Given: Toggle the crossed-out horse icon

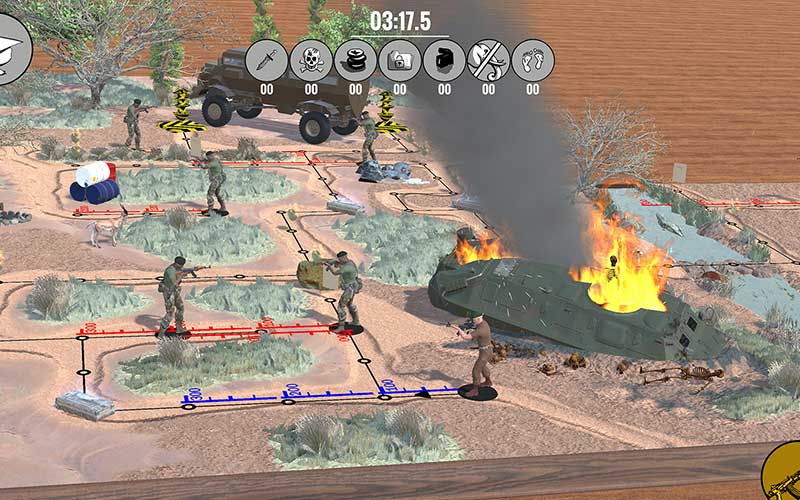Looking at the screenshot, I should click(489, 60).
